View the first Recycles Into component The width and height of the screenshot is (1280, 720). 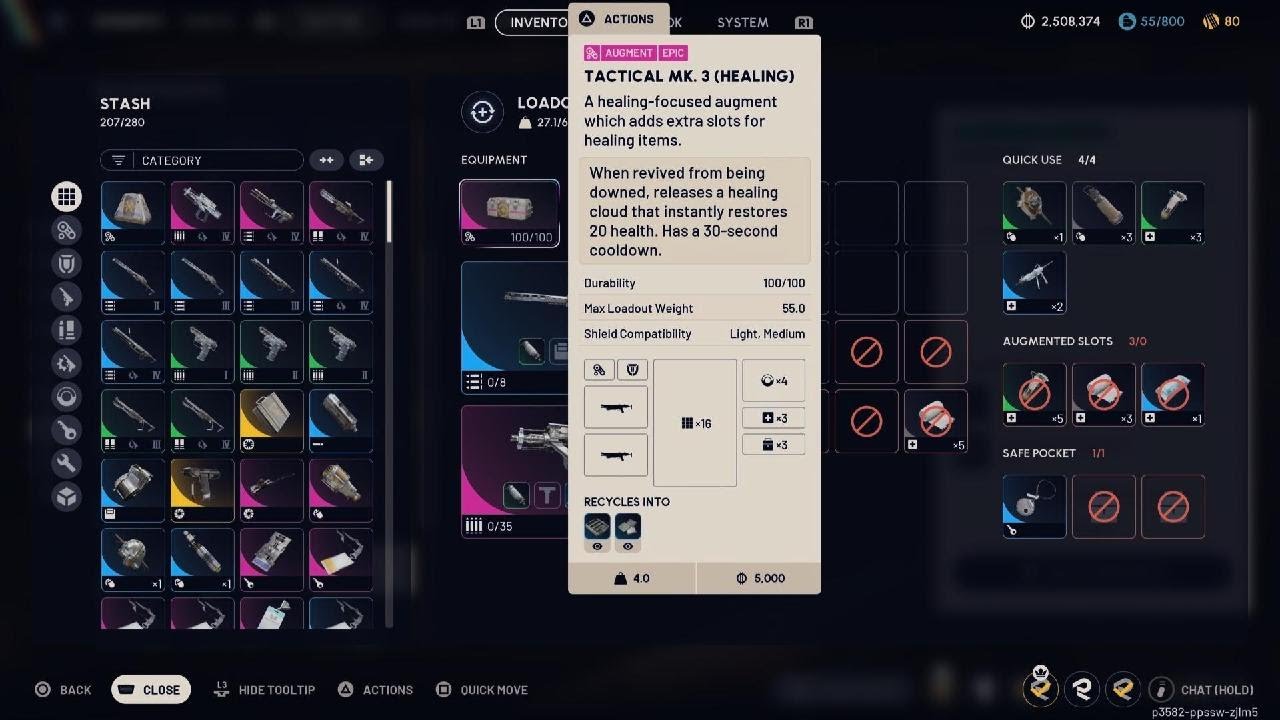(x=597, y=527)
